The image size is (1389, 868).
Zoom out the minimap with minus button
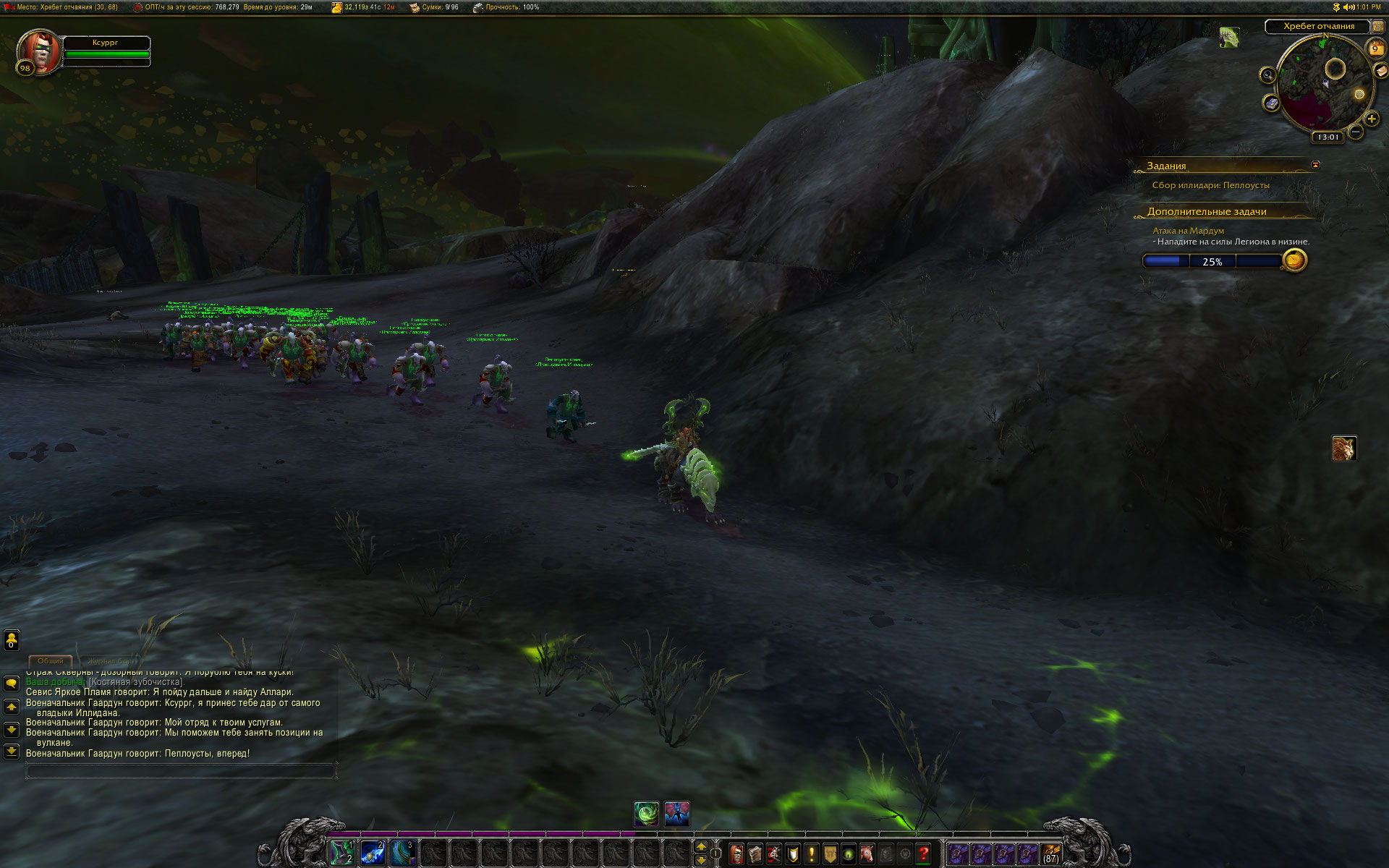[x=1356, y=132]
